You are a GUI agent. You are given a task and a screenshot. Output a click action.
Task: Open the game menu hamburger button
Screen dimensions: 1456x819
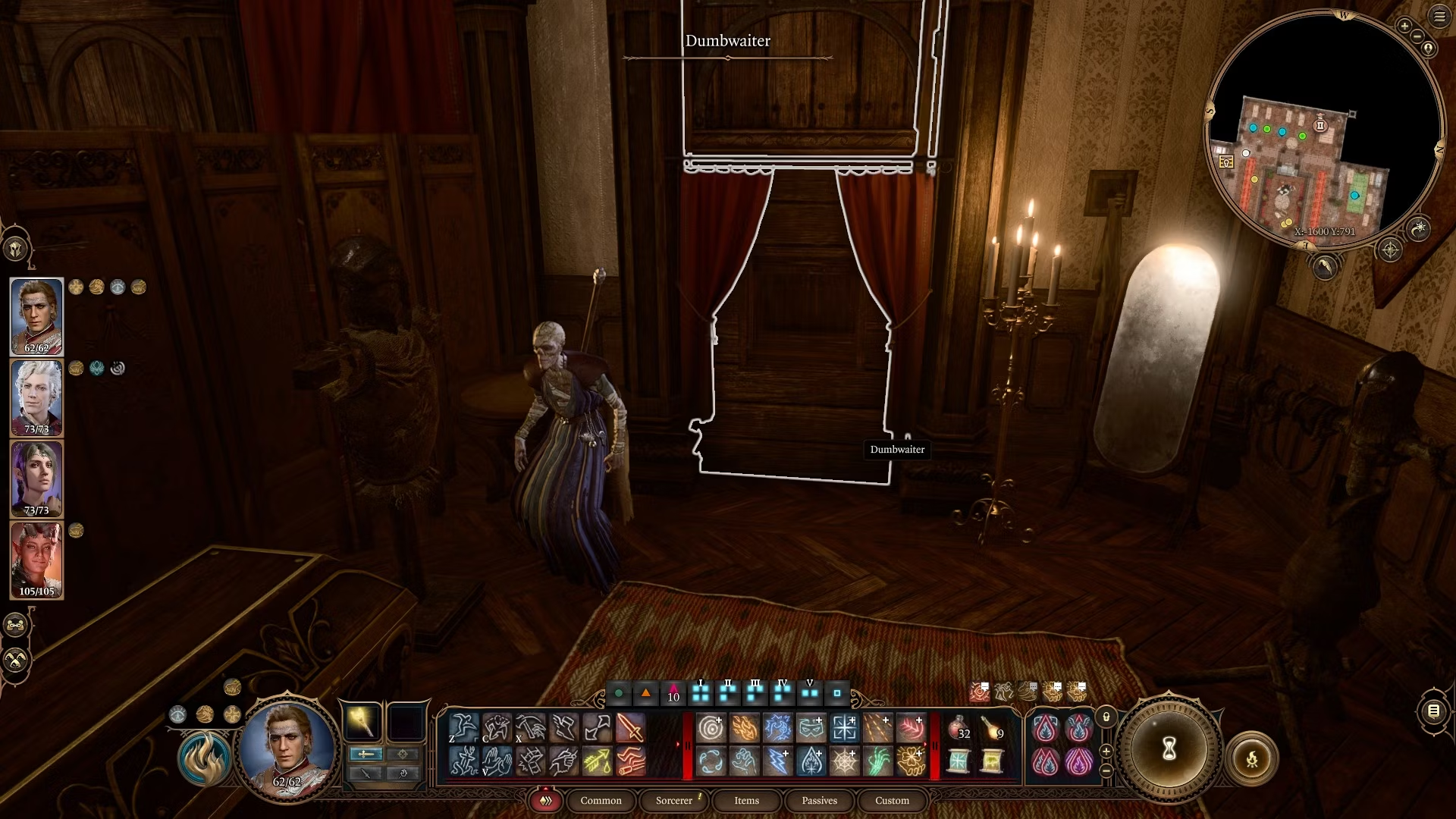coord(1439,17)
